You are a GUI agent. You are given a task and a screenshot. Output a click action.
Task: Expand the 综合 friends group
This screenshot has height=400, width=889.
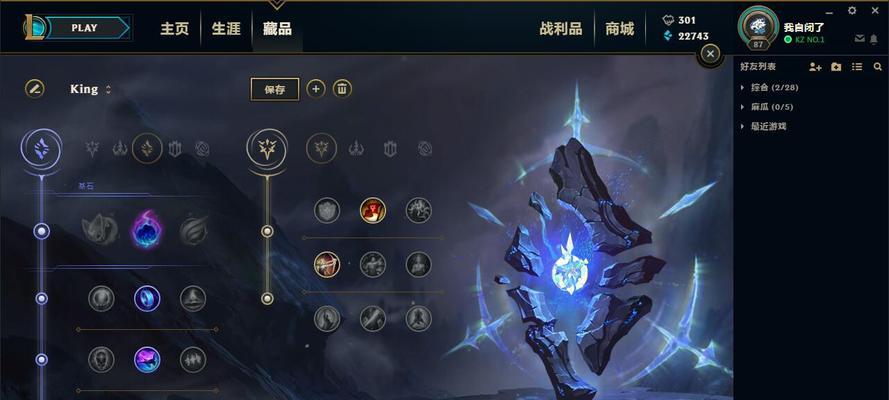742,87
